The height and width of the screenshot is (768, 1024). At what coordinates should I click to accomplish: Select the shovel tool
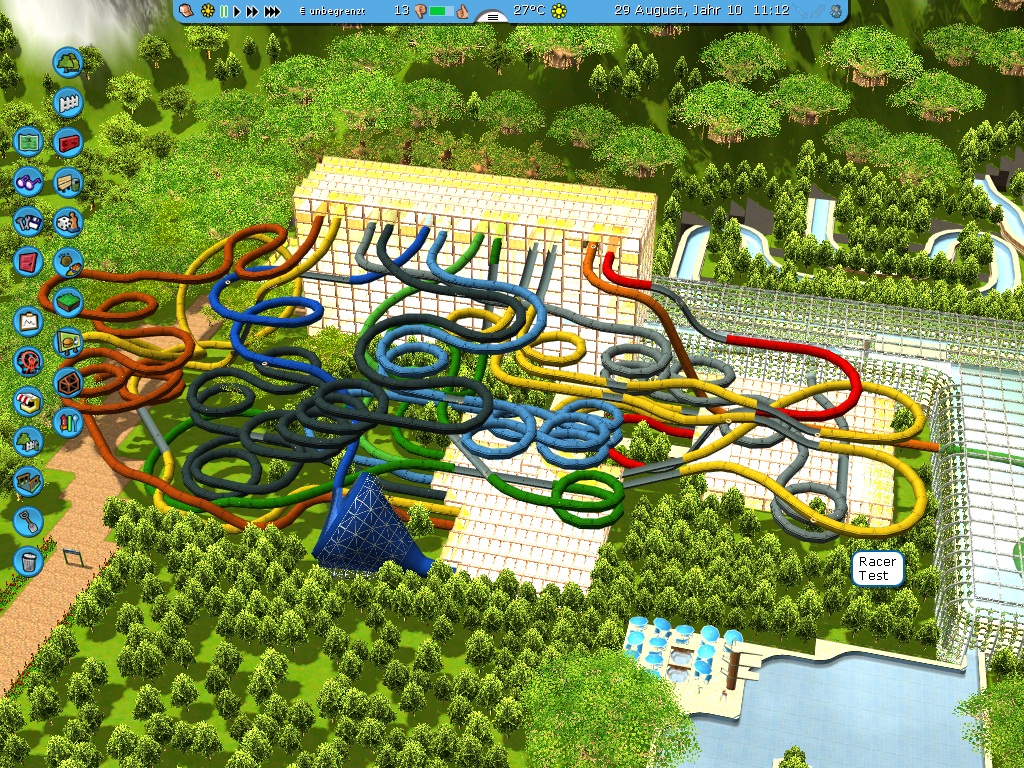(x=28, y=520)
